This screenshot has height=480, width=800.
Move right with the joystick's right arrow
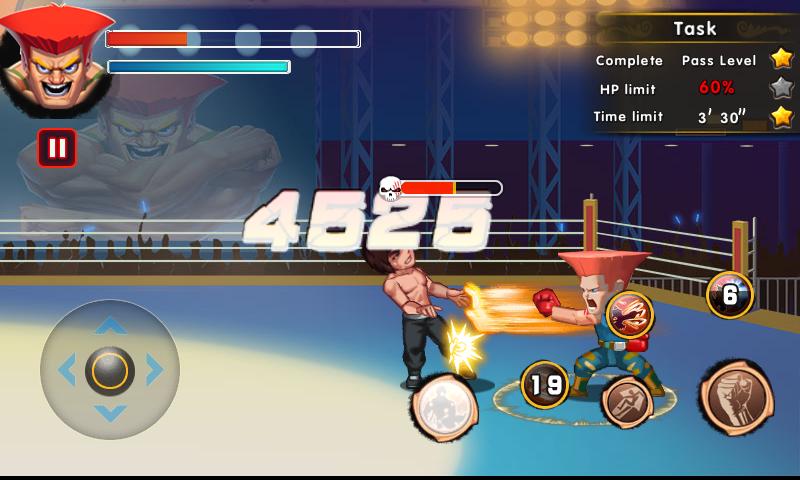[154, 370]
